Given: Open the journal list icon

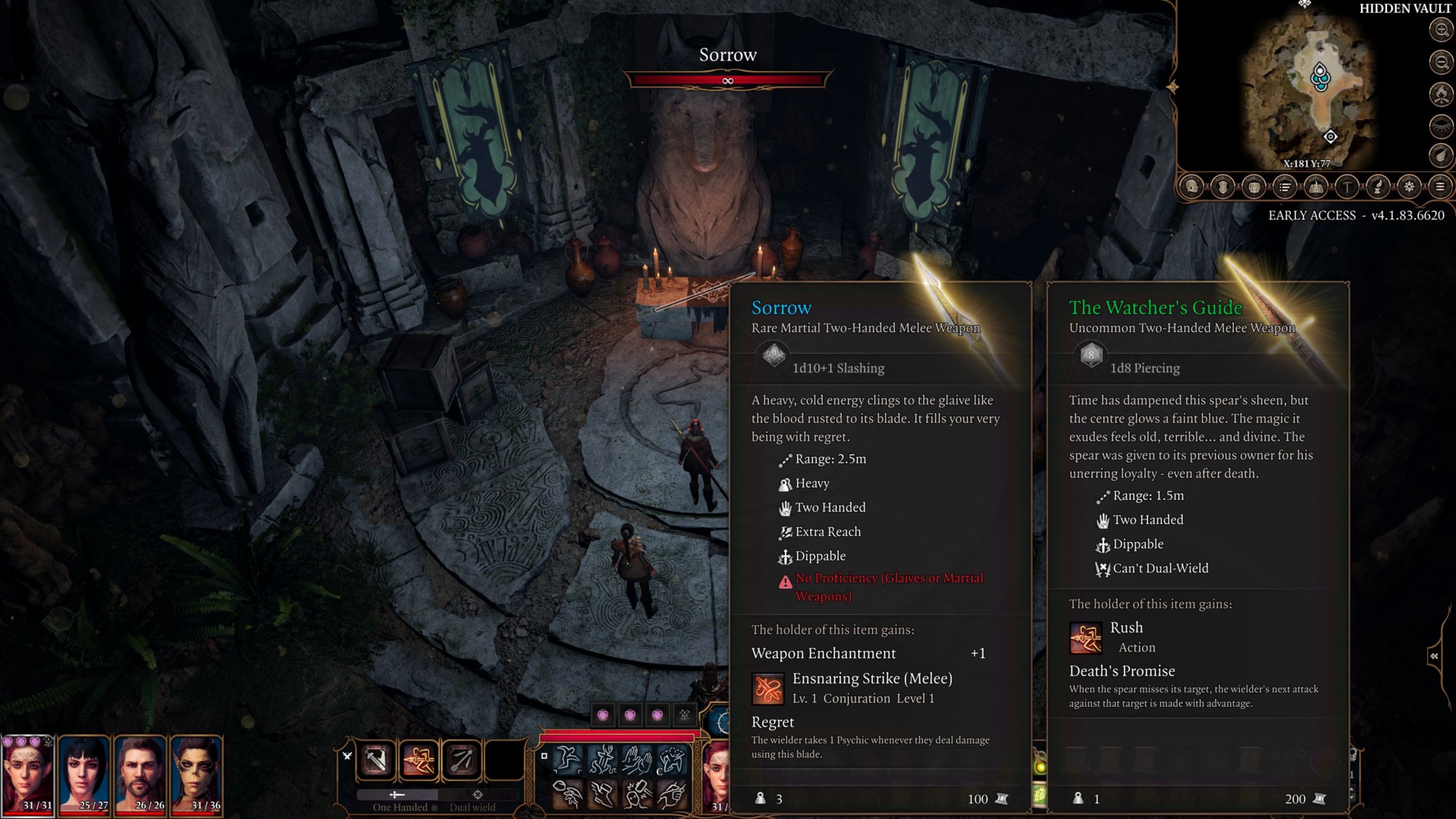Looking at the screenshot, I should [1285, 187].
